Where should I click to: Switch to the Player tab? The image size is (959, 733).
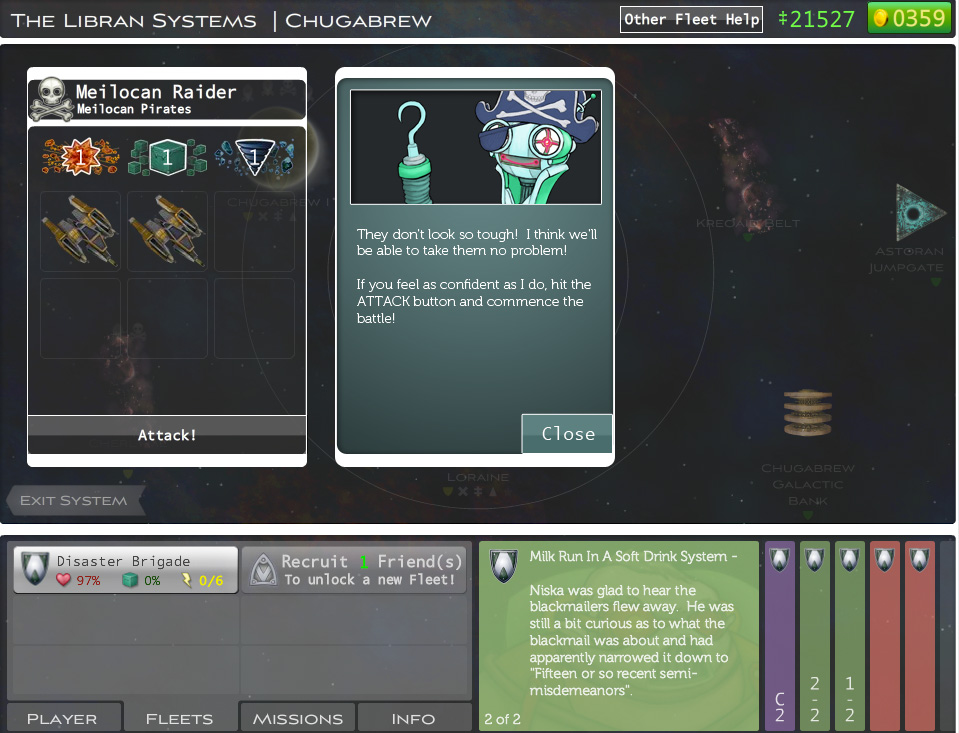tap(62, 718)
